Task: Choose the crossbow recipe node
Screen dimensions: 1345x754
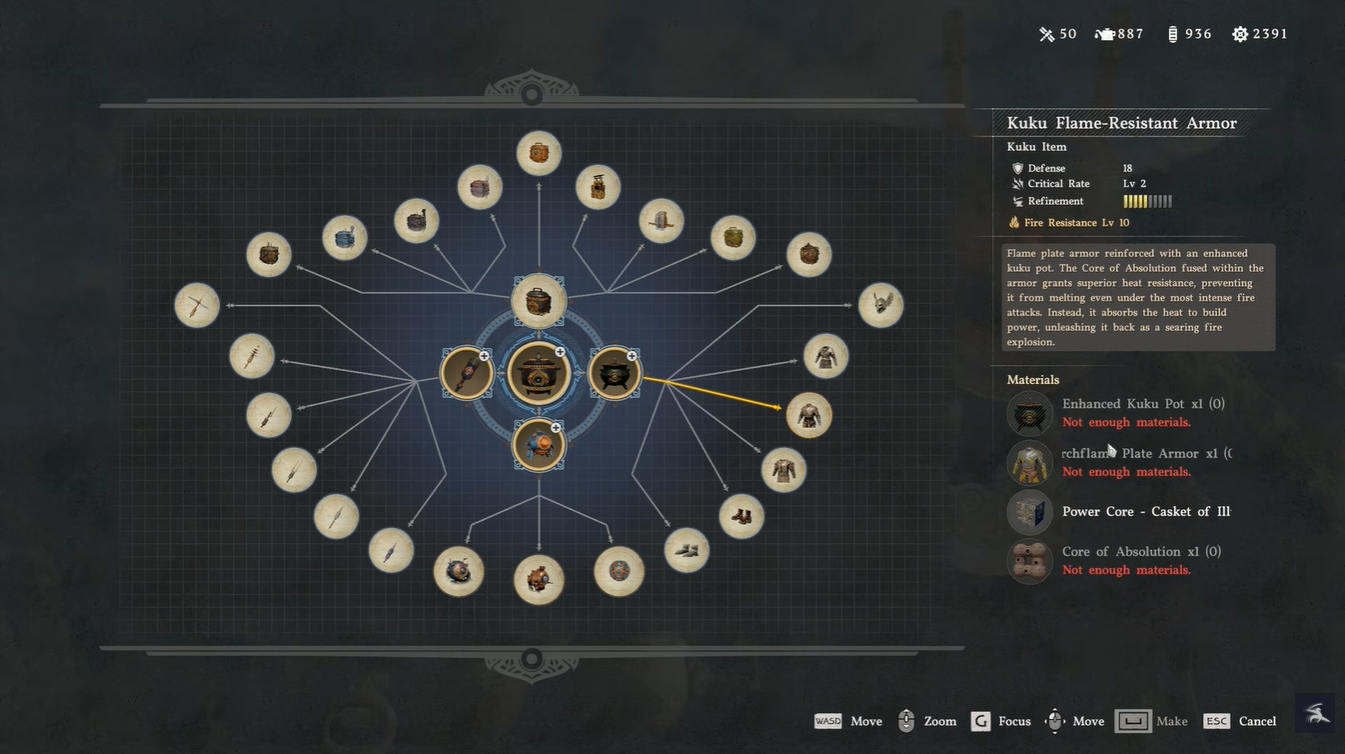Action: (x=197, y=305)
